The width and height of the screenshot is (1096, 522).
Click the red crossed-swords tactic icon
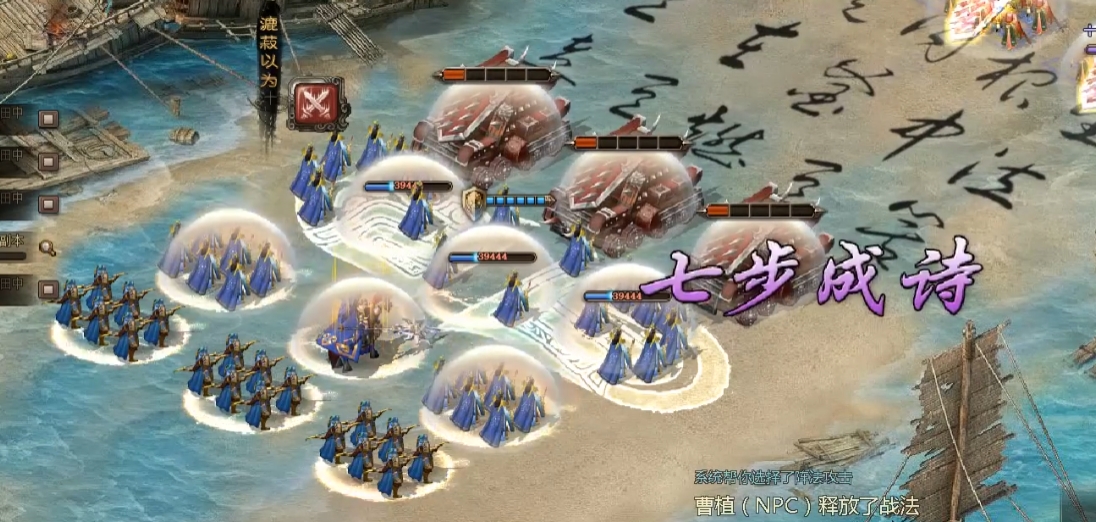coord(317,103)
